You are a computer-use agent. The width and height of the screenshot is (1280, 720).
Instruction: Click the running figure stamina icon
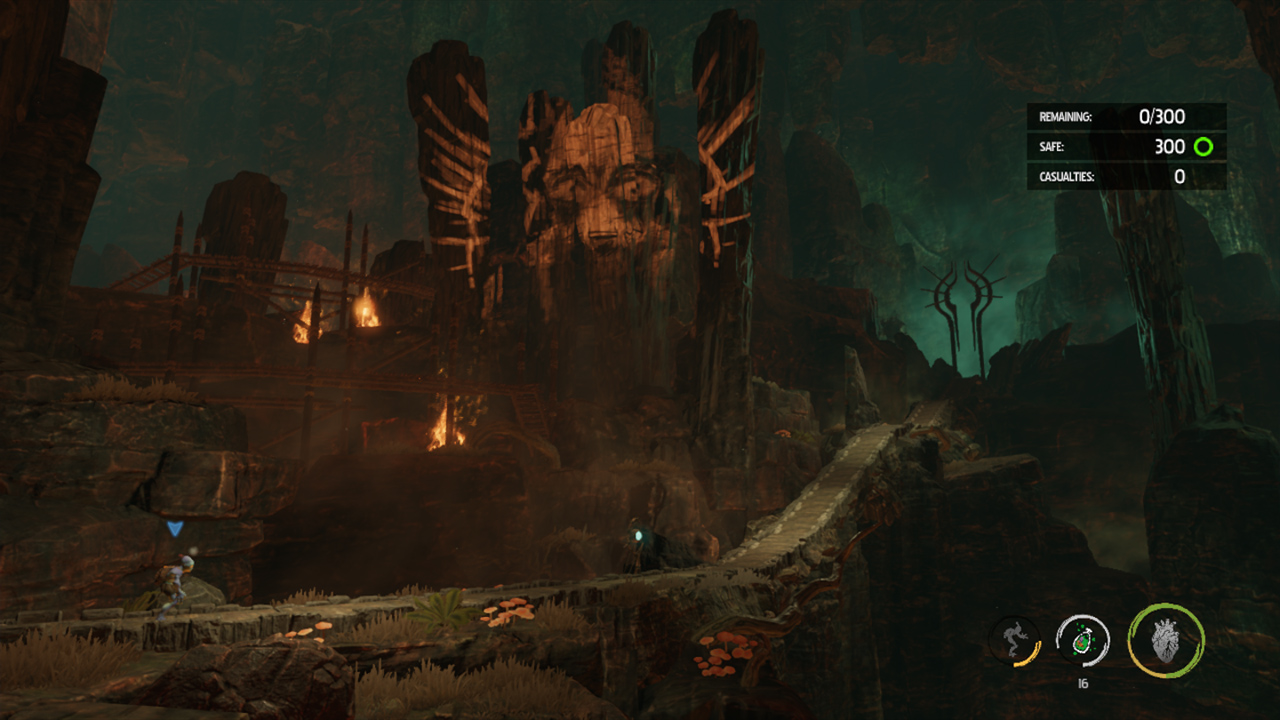tap(1013, 641)
